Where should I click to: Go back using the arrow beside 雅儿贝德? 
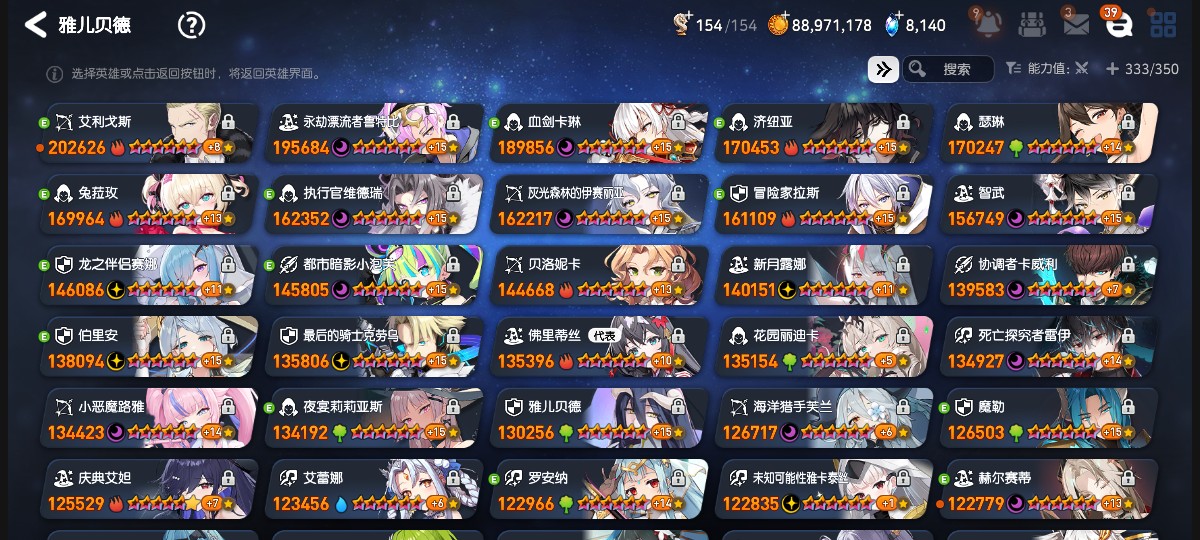(35, 25)
